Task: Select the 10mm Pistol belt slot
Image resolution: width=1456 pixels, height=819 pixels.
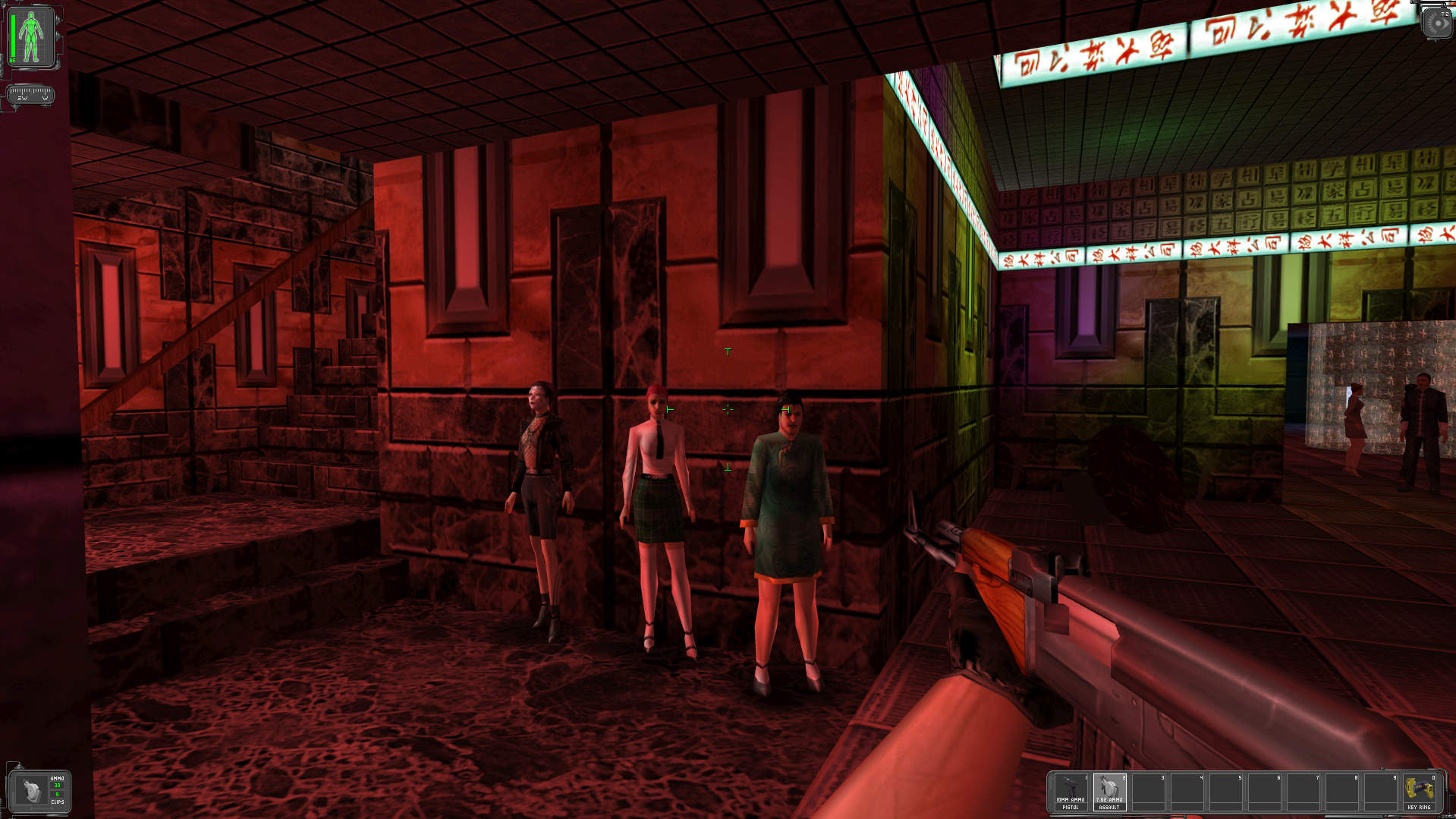Action: (1071, 792)
